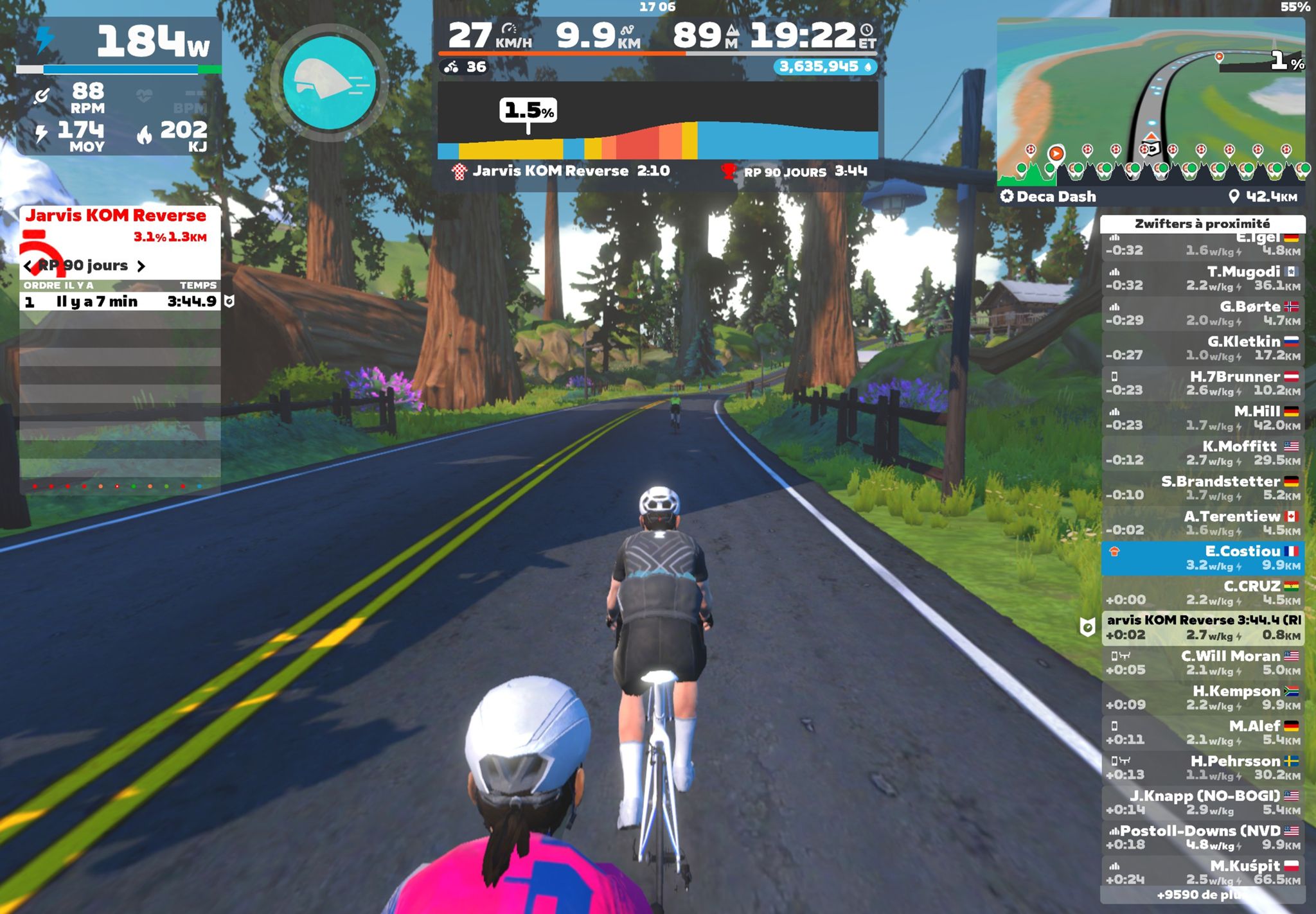Choose rider K.Moffitt from the list
Viewport: 1316px width, 914px height.
tap(1202, 453)
